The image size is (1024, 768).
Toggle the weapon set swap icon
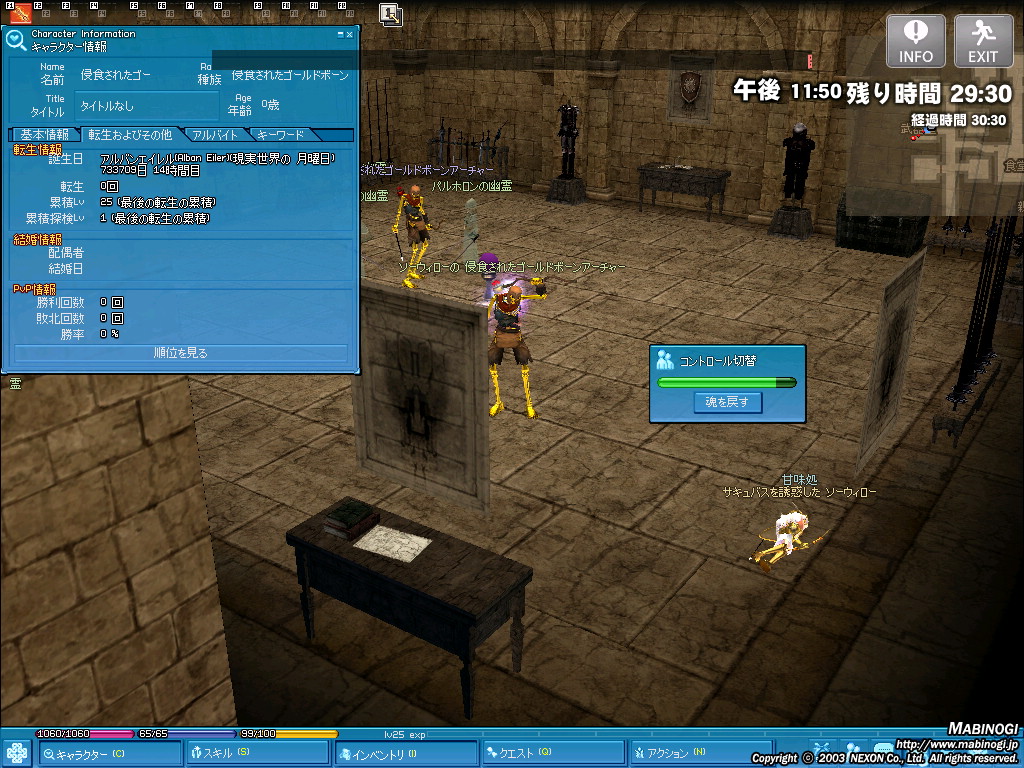(x=391, y=13)
